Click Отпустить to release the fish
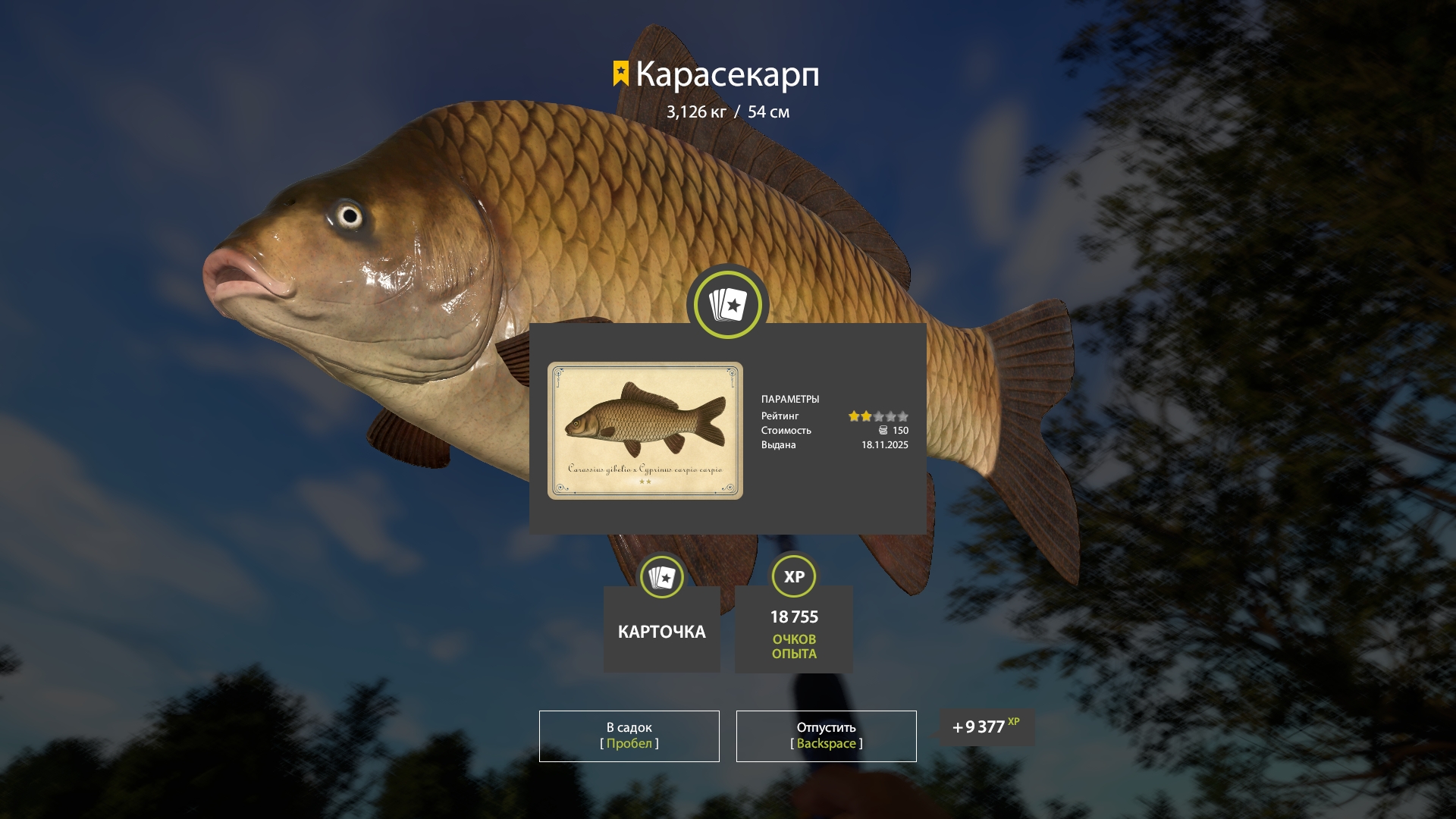The image size is (1456, 819). 826,736
